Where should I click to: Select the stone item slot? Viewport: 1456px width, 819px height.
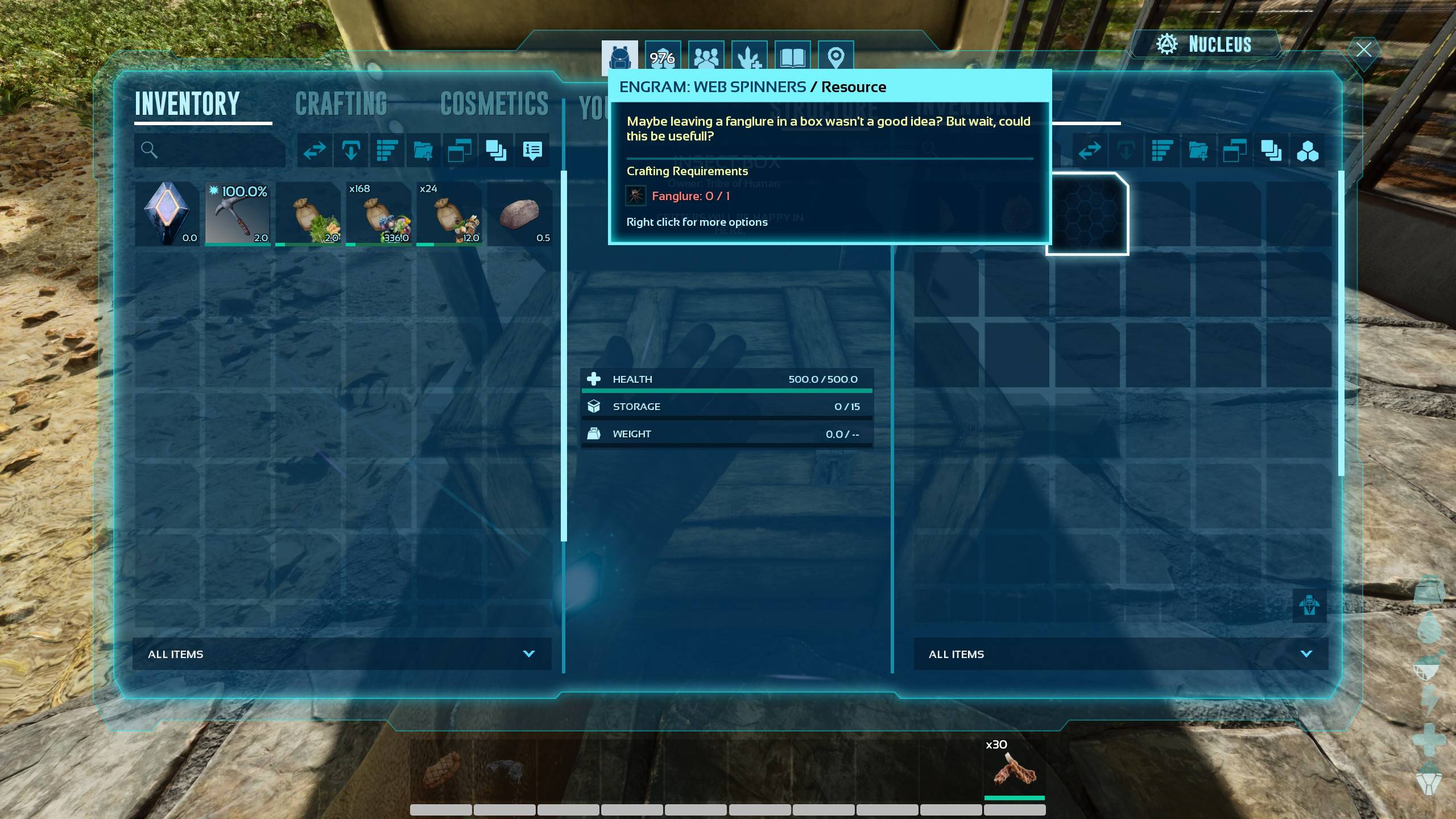[520, 214]
